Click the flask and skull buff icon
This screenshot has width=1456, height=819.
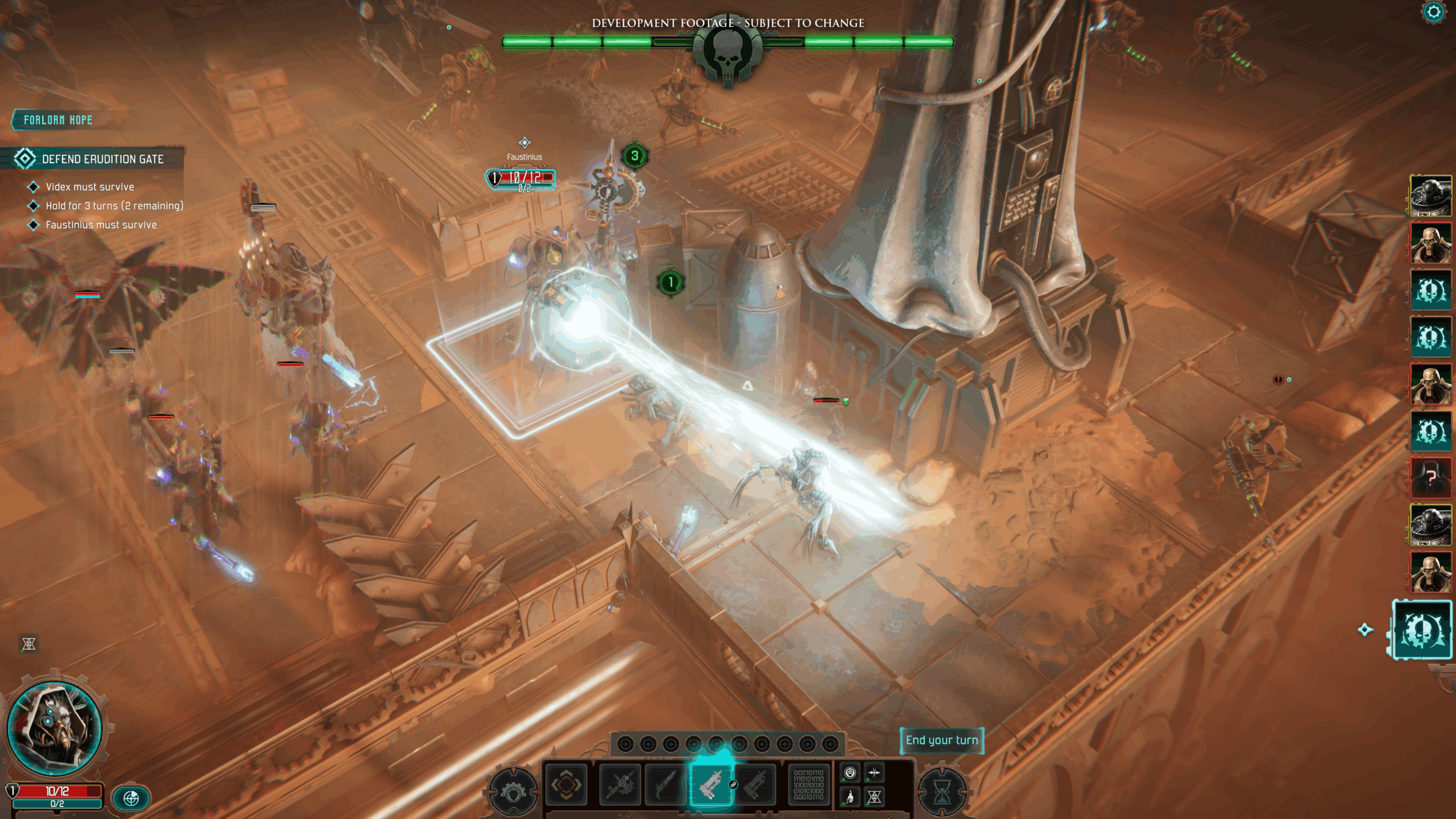click(x=850, y=797)
